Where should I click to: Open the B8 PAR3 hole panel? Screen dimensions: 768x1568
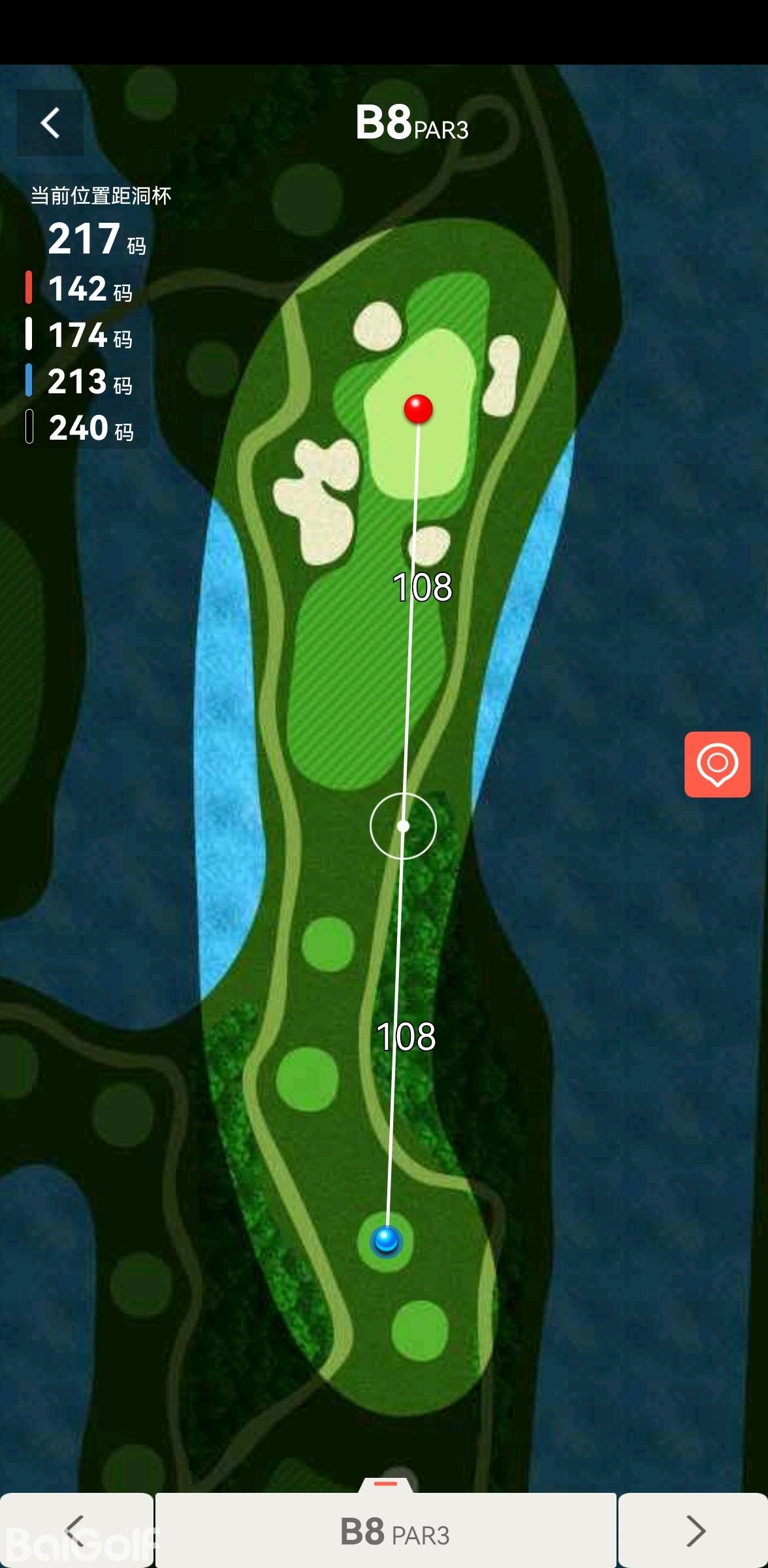pos(386,1530)
